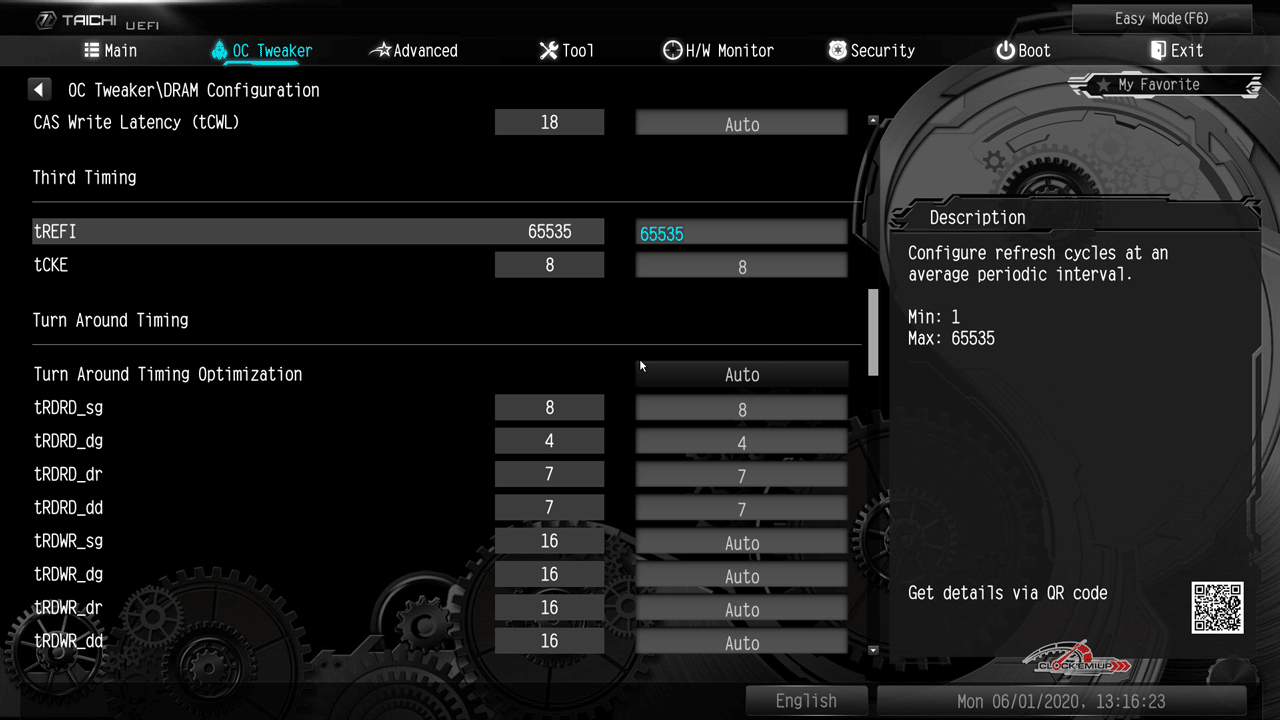The height and width of the screenshot is (720, 1280).
Task: Switch to the Boot tab
Action: 1023,51
